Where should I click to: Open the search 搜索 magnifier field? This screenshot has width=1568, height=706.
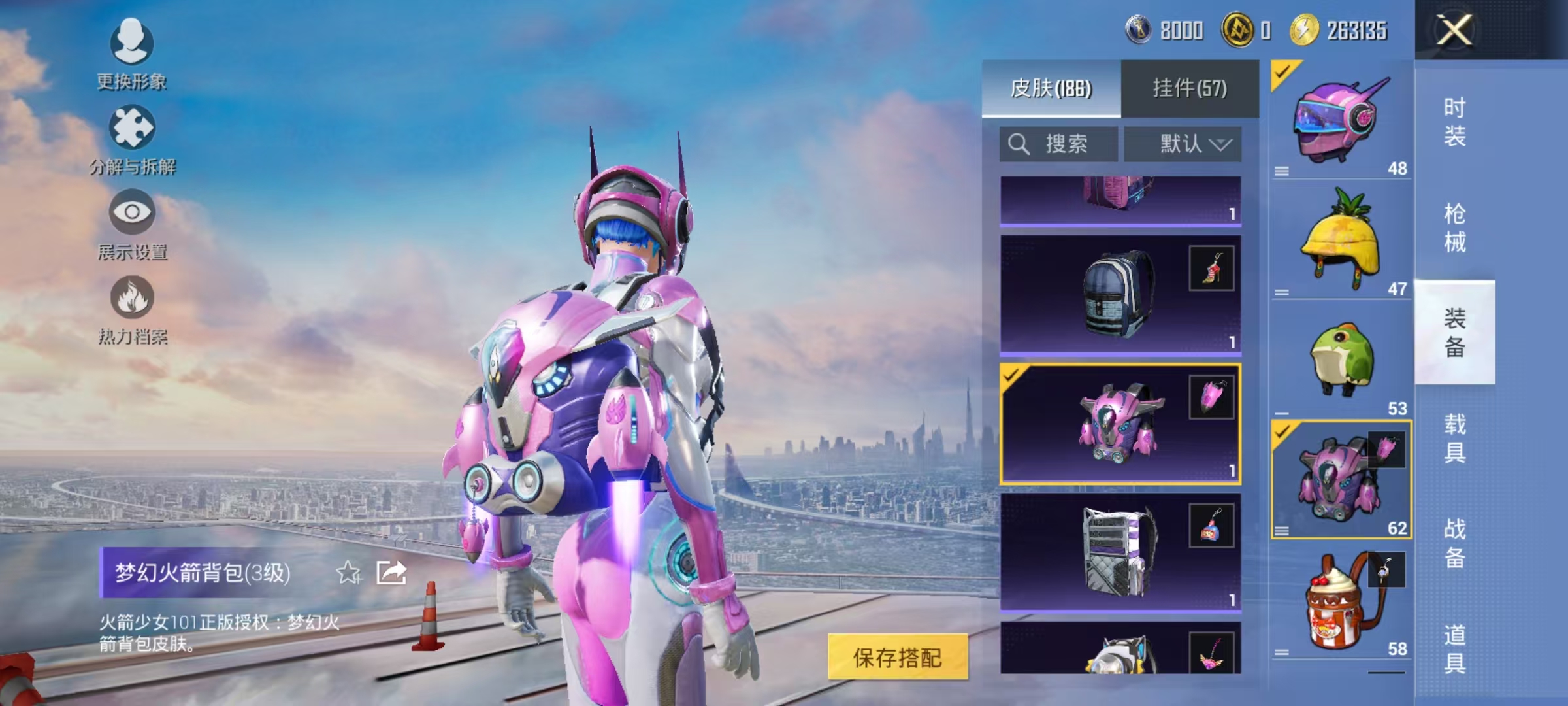tap(1058, 144)
